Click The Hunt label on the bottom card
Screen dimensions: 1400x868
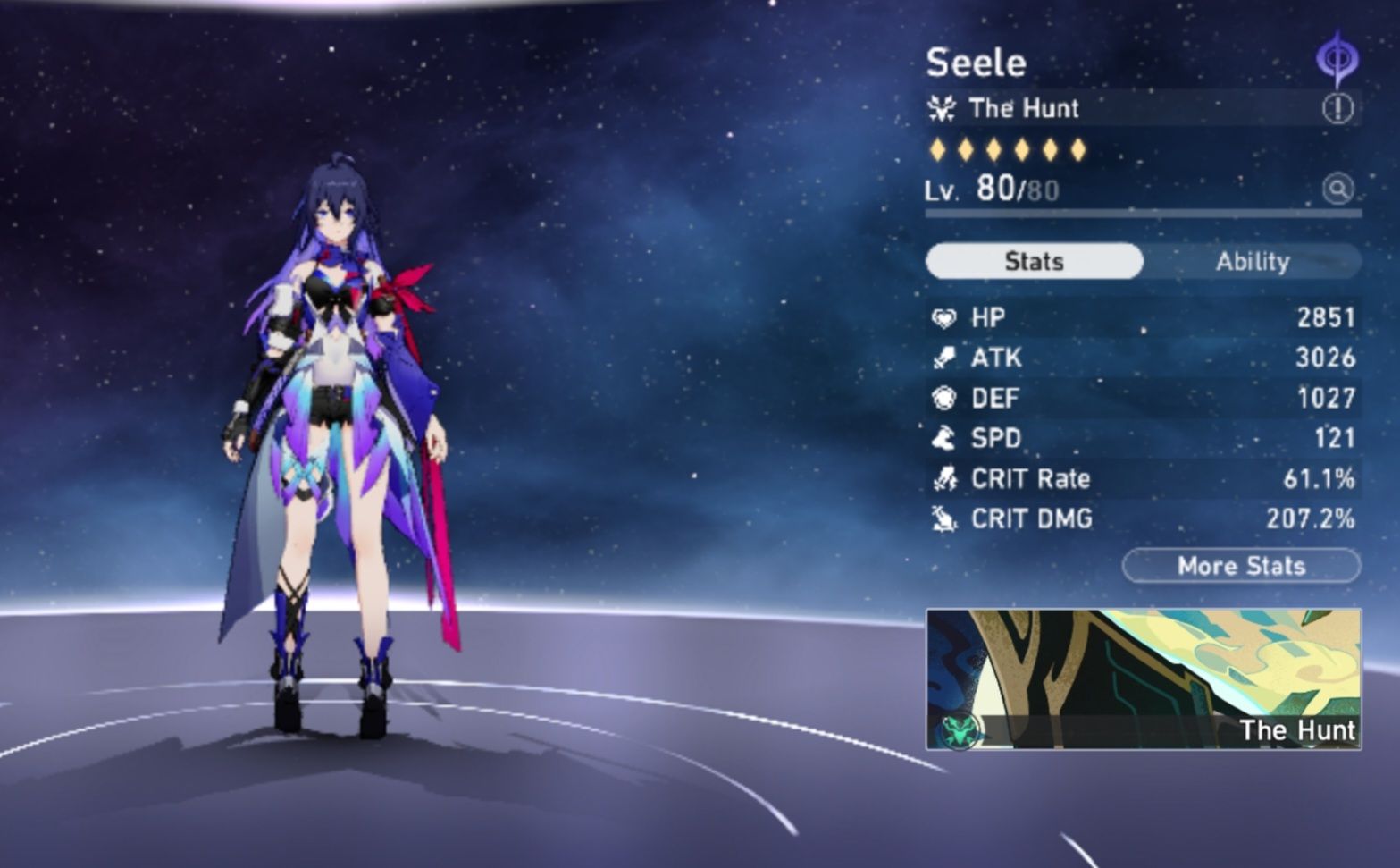click(x=1298, y=730)
